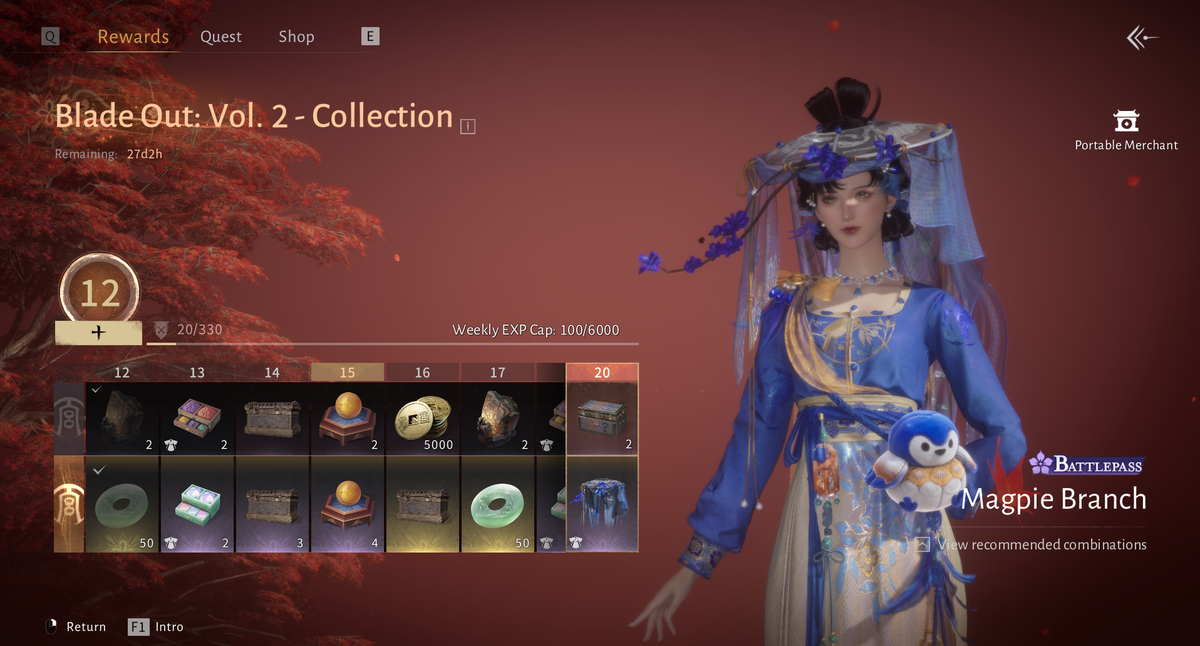Viewport: 1200px width, 646px height.
Task: Select the 5000 coins reward at level 16
Action: coord(423,418)
